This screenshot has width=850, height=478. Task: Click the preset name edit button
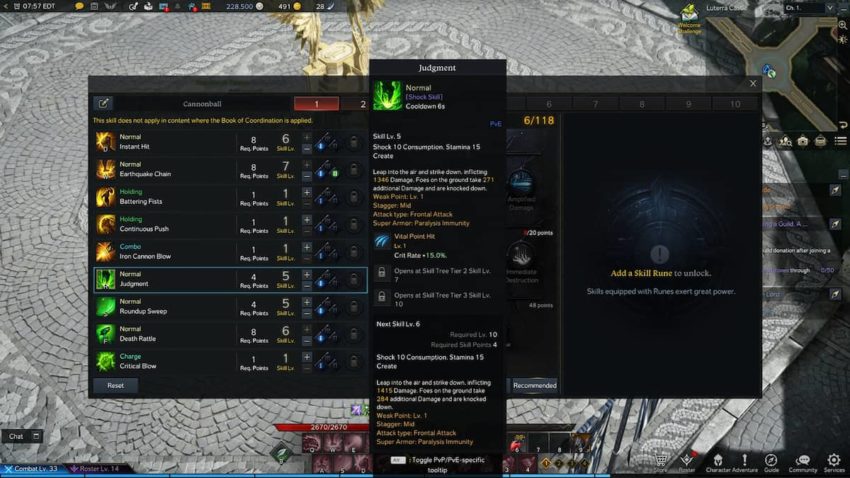coord(103,103)
